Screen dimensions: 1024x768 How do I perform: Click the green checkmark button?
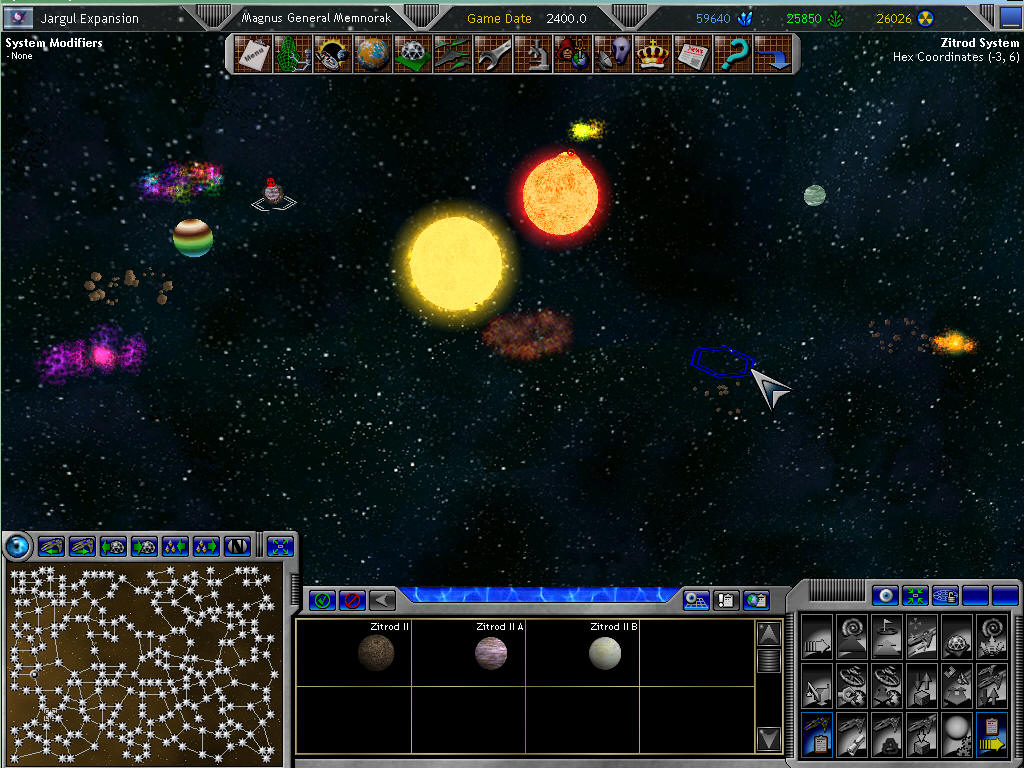(322, 600)
